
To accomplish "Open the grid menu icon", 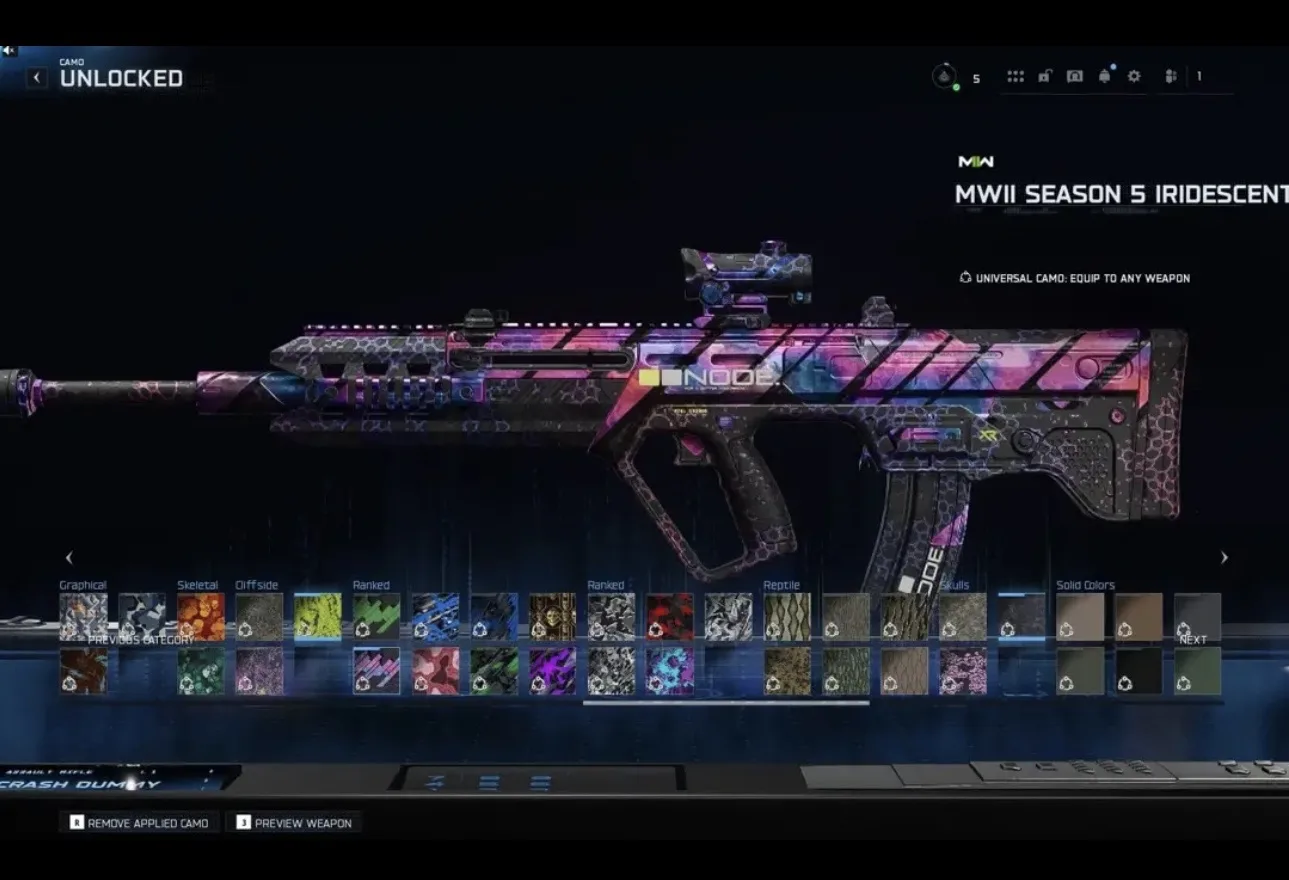I will (x=1015, y=76).
